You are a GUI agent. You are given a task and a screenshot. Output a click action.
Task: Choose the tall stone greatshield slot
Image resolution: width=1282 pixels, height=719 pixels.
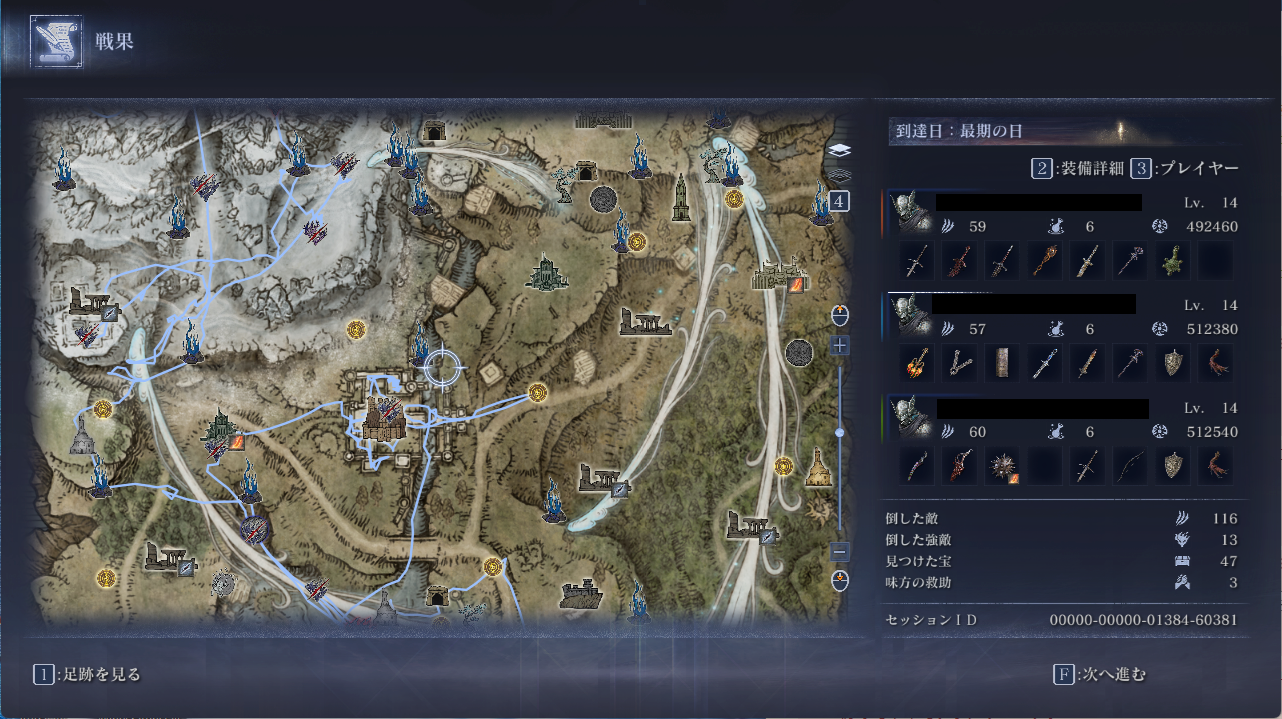coord(1002,363)
